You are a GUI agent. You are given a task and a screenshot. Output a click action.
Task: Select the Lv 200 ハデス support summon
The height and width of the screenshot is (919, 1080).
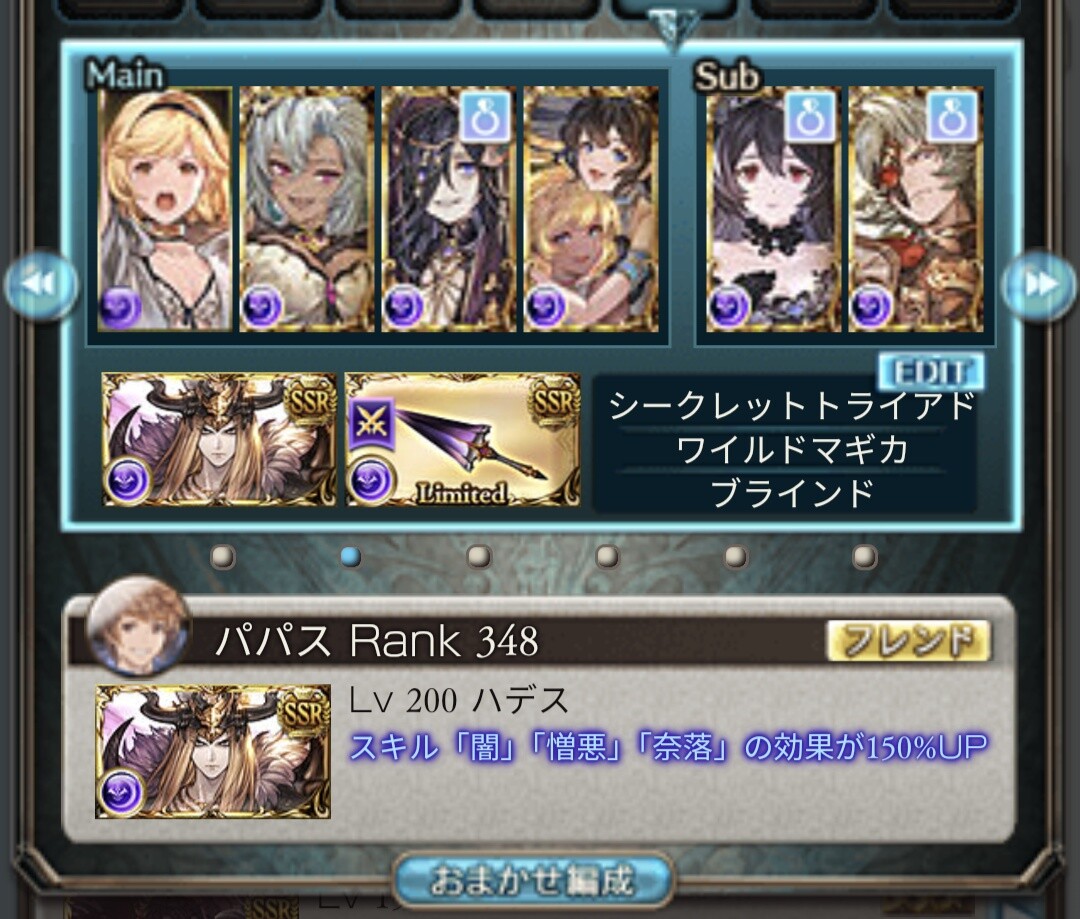click(x=213, y=751)
